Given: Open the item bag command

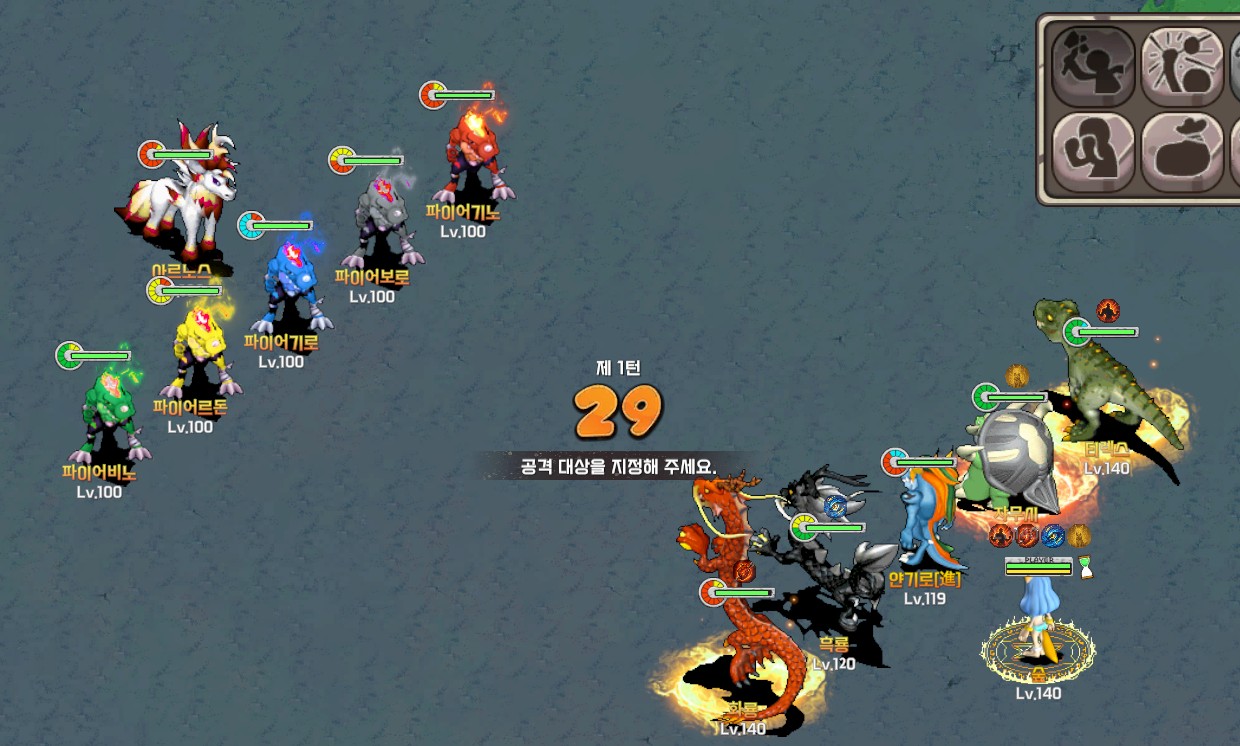Looking at the screenshot, I should point(1182,152).
